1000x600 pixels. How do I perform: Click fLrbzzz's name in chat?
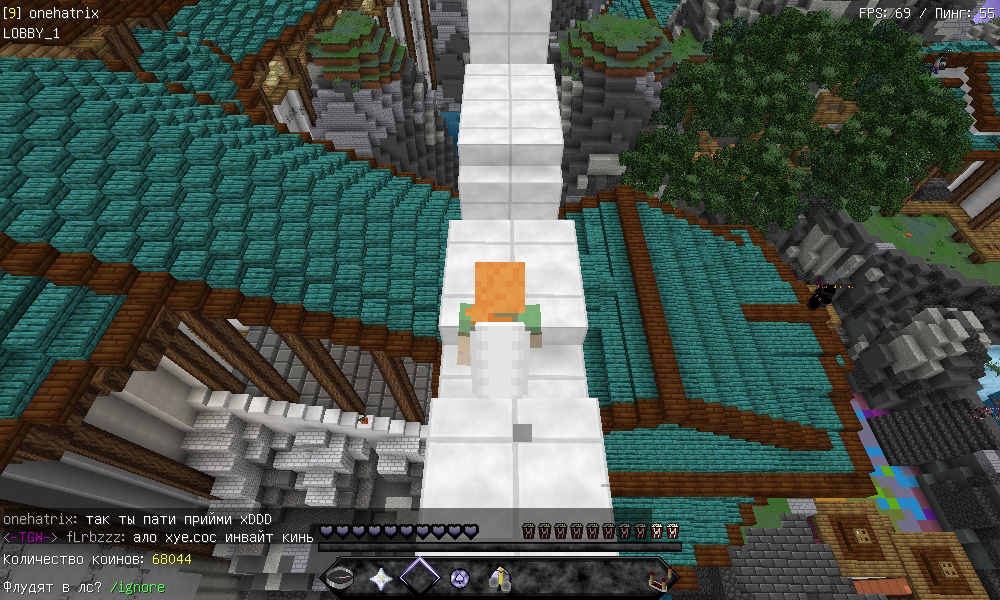(96, 538)
